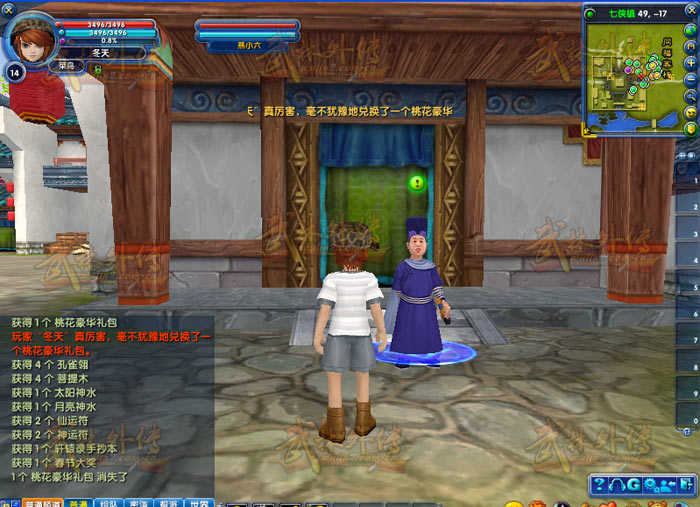The width and height of the screenshot is (700, 507).
Task: Switch to the 组队 team chat tab
Action: pyautogui.click(x=109, y=502)
